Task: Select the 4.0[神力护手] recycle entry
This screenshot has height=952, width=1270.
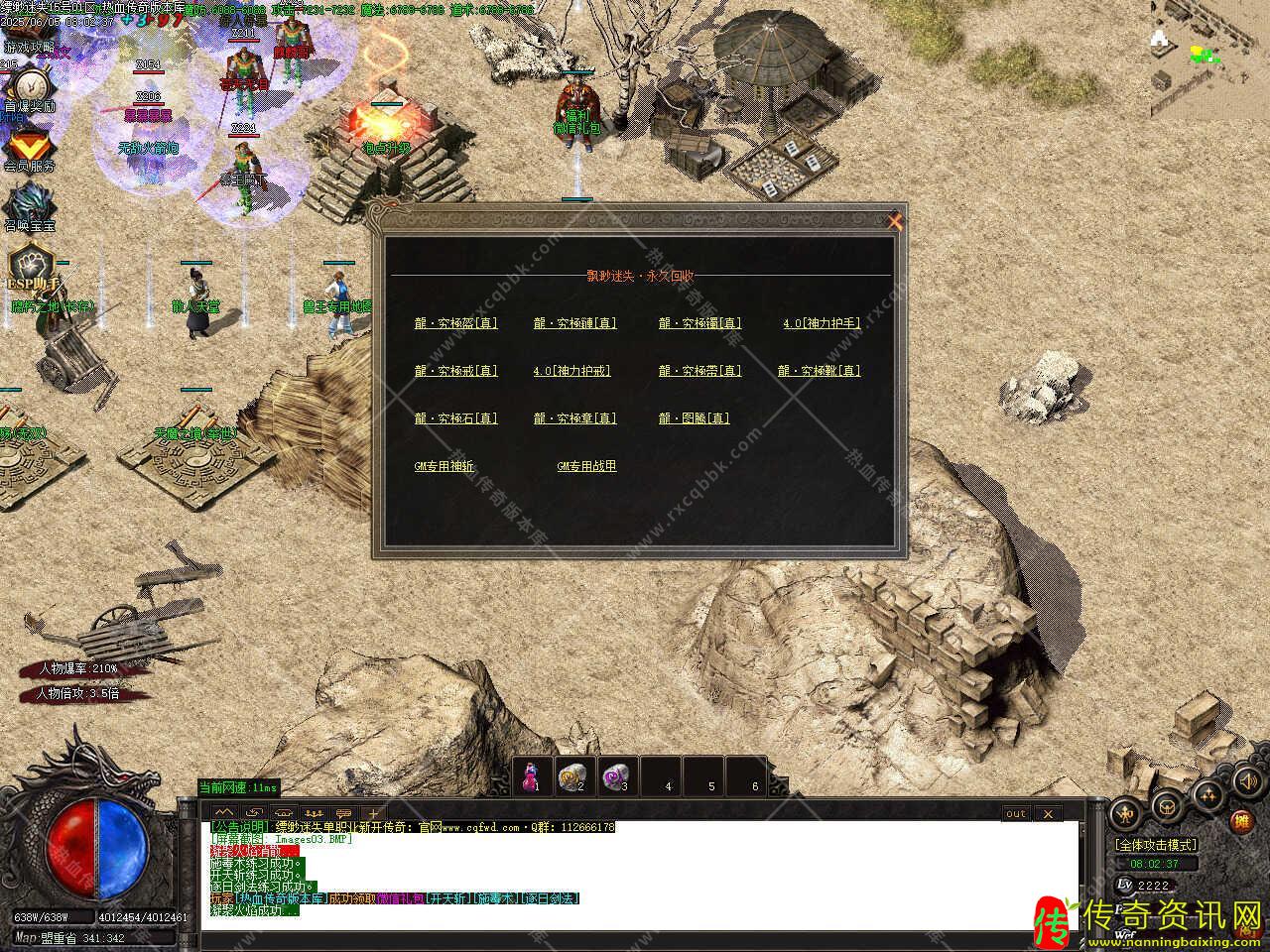Action: 821,323
